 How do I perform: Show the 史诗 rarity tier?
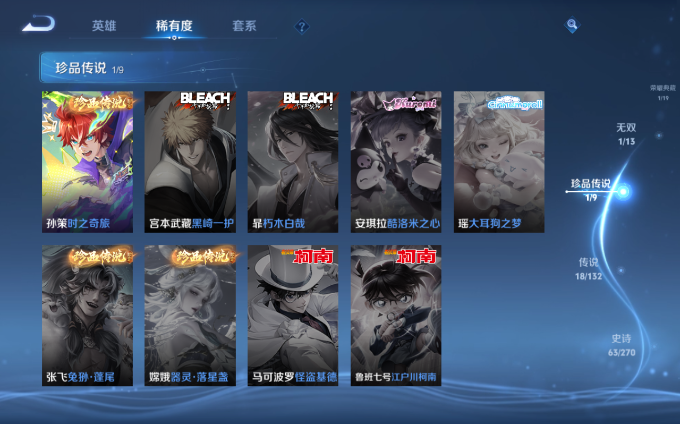click(x=621, y=345)
